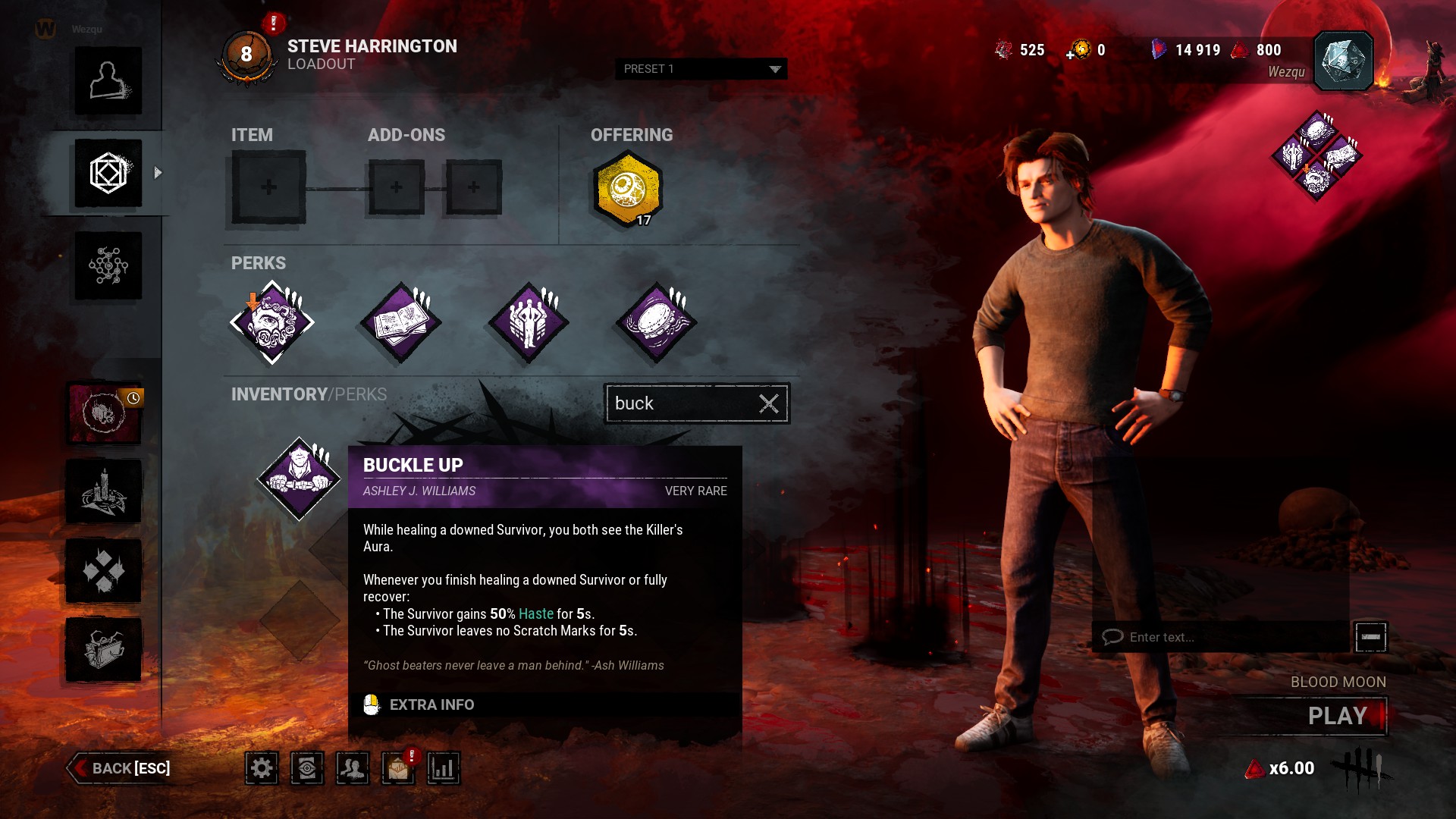
Task: Open the news inbox icon
Action: click(398, 768)
